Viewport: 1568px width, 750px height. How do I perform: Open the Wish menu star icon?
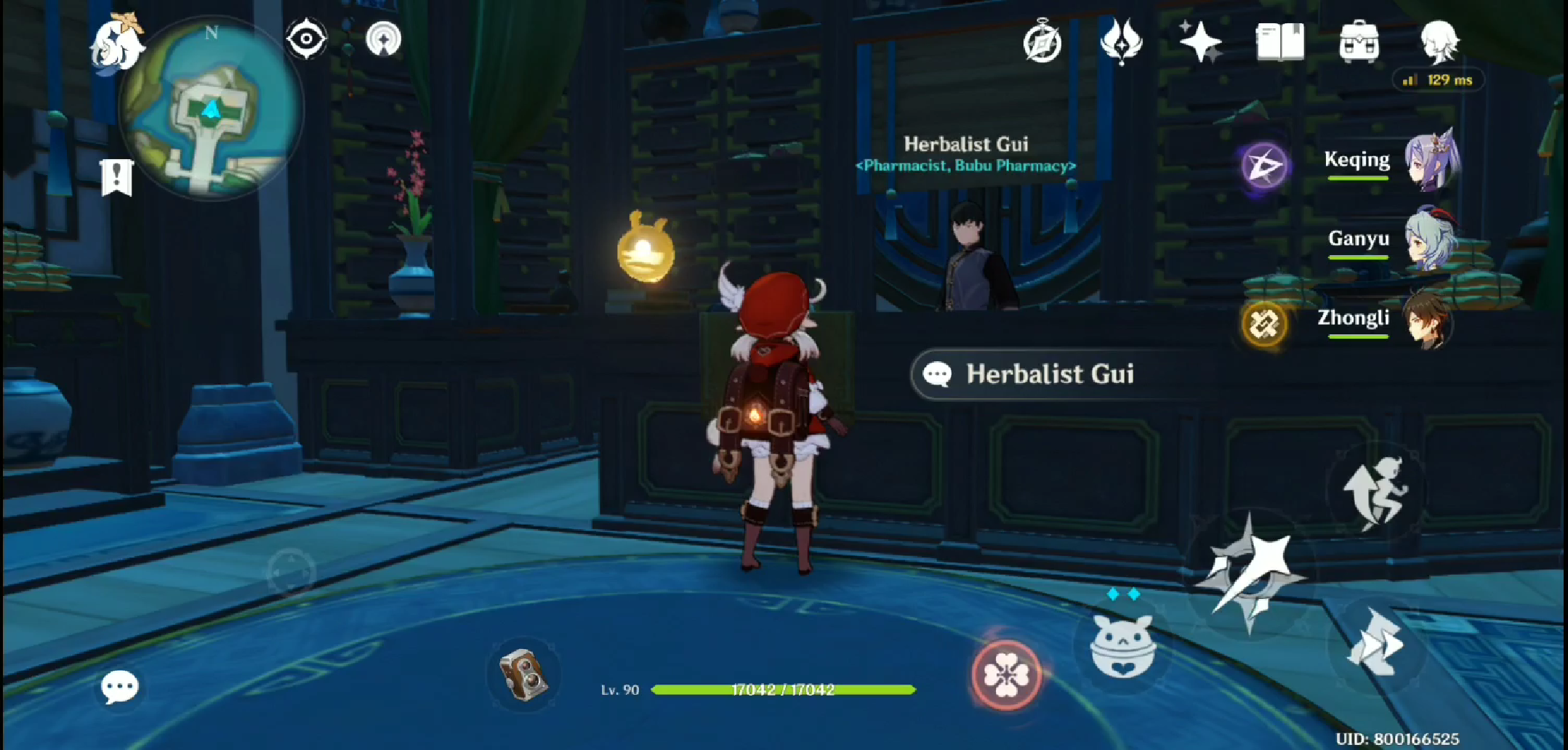coord(1200,41)
